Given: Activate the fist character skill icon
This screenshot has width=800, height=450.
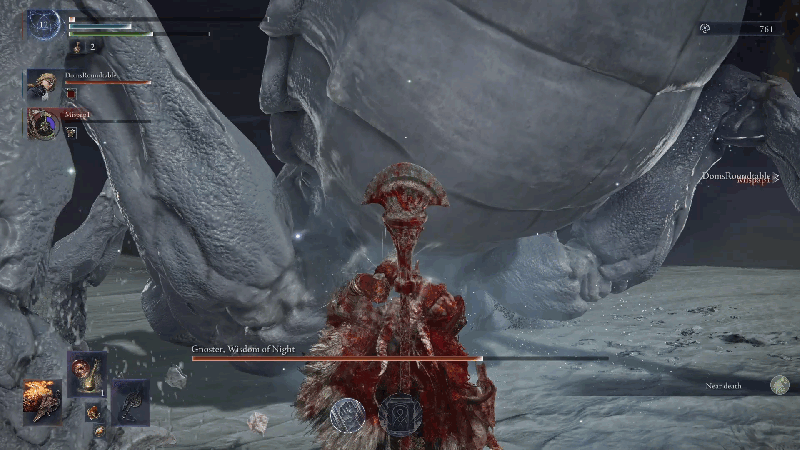Looking at the screenshot, I should coord(348,414).
